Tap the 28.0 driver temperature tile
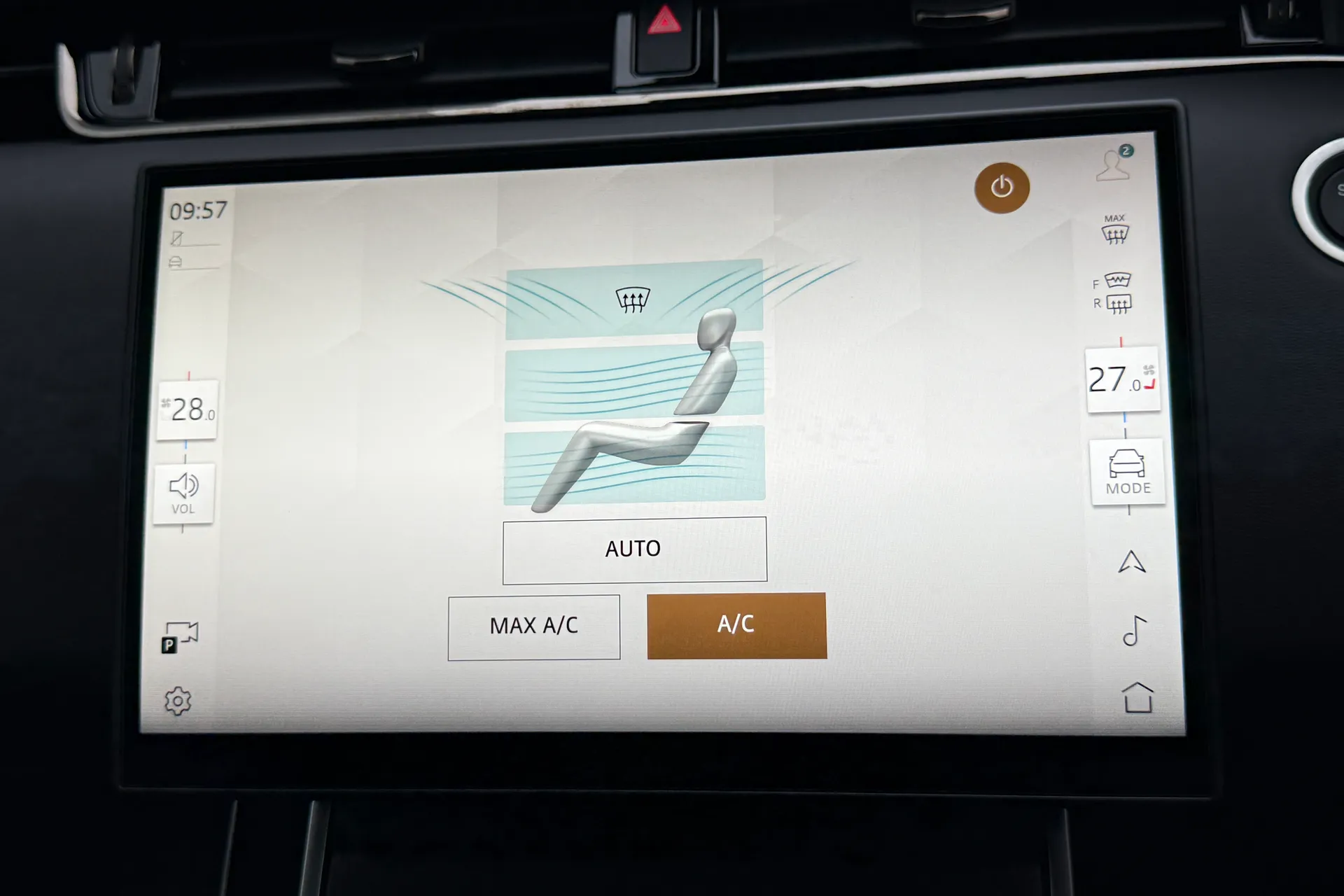 [188, 410]
